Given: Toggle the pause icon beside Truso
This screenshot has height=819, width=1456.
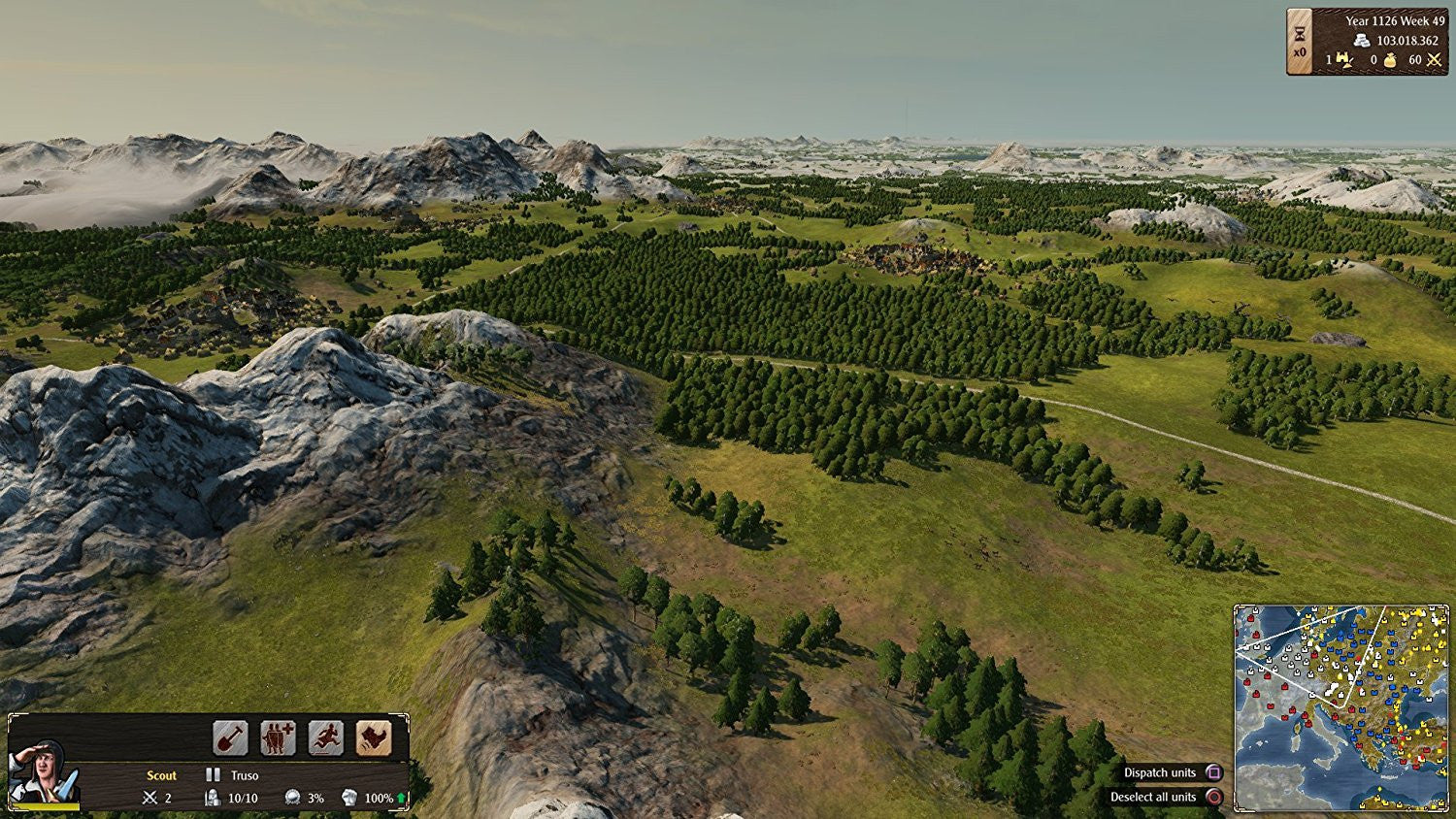Looking at the screenshot, I should click(x=213, y=775).
